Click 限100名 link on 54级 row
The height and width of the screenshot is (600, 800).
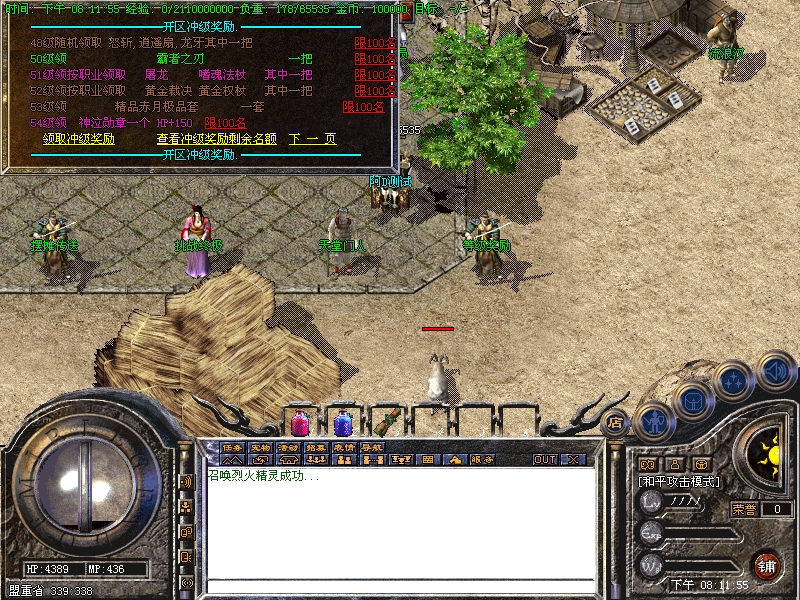tap(225, 123)
